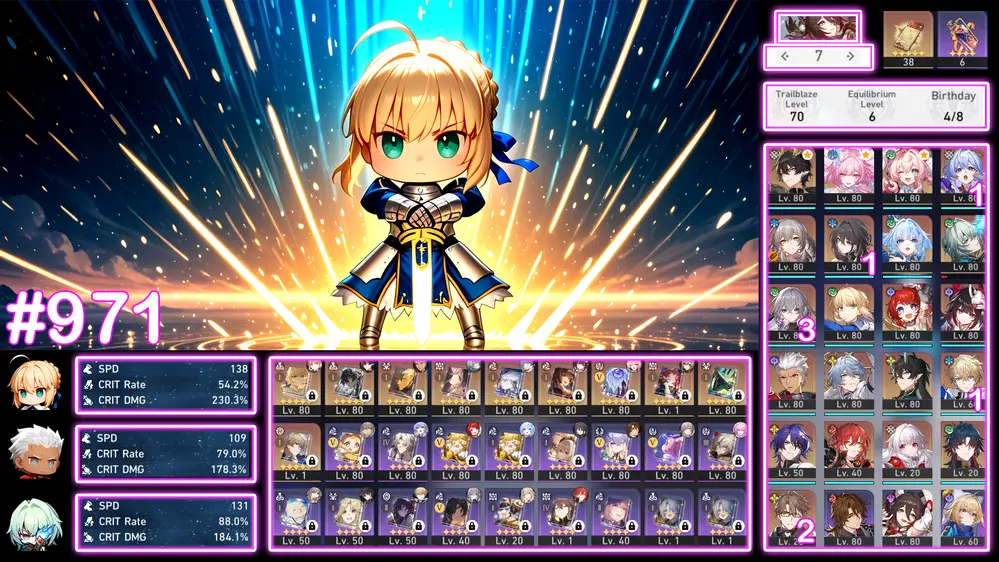Pick the glasses-wearing character tile marked with 2
Viewport: 999px width, 562px height.
792,516
